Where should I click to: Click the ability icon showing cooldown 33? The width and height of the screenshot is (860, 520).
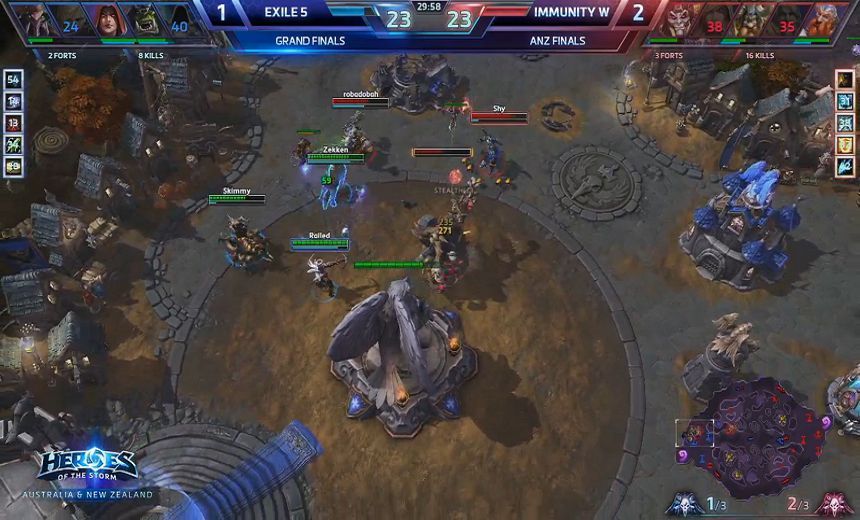pos(846,123)
